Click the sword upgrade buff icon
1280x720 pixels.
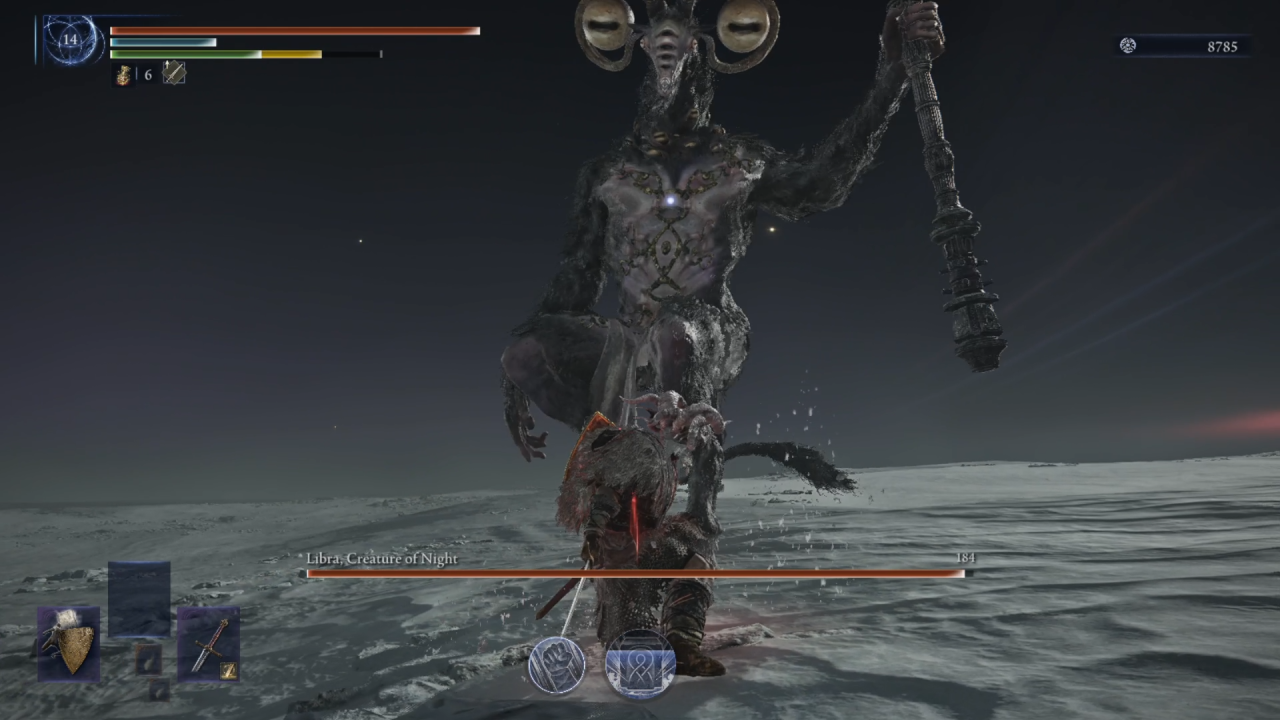click(174, 73)
